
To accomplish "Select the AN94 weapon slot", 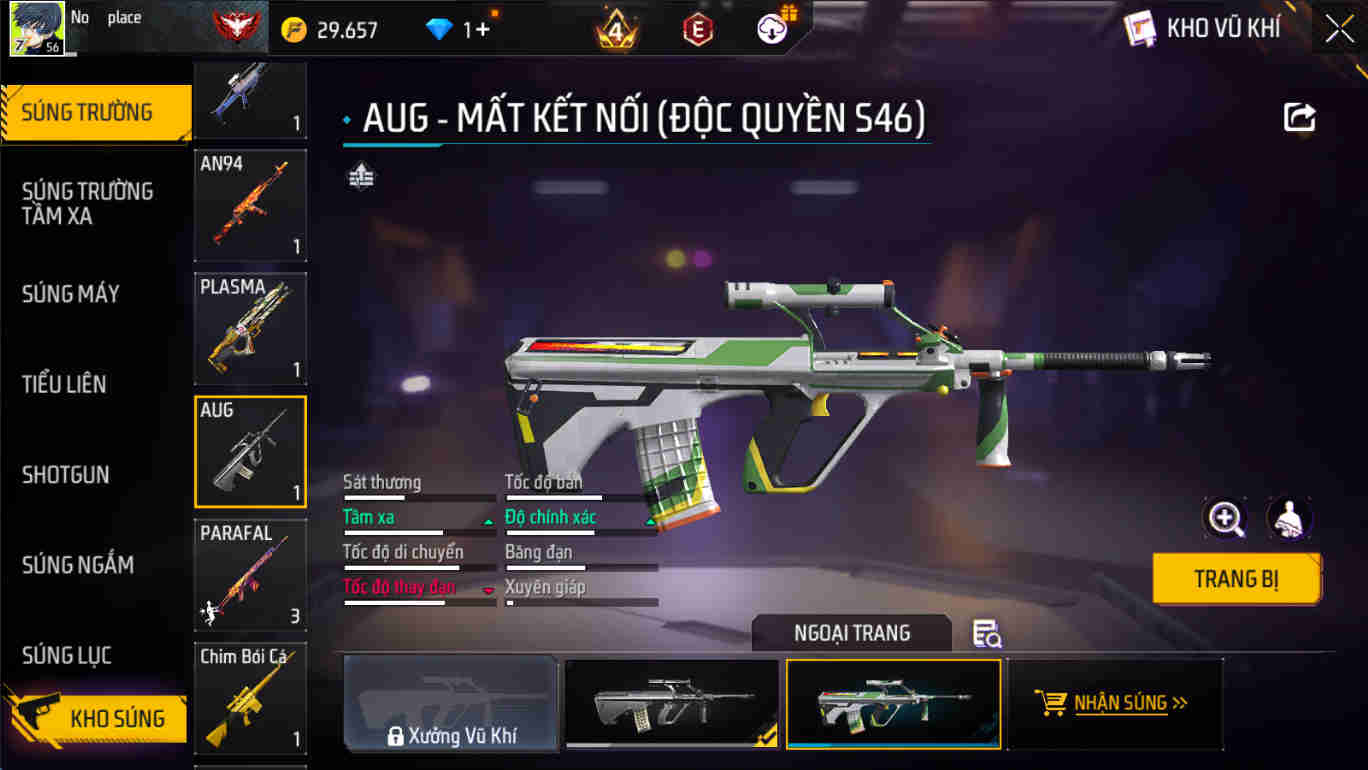I will (250, 204).
